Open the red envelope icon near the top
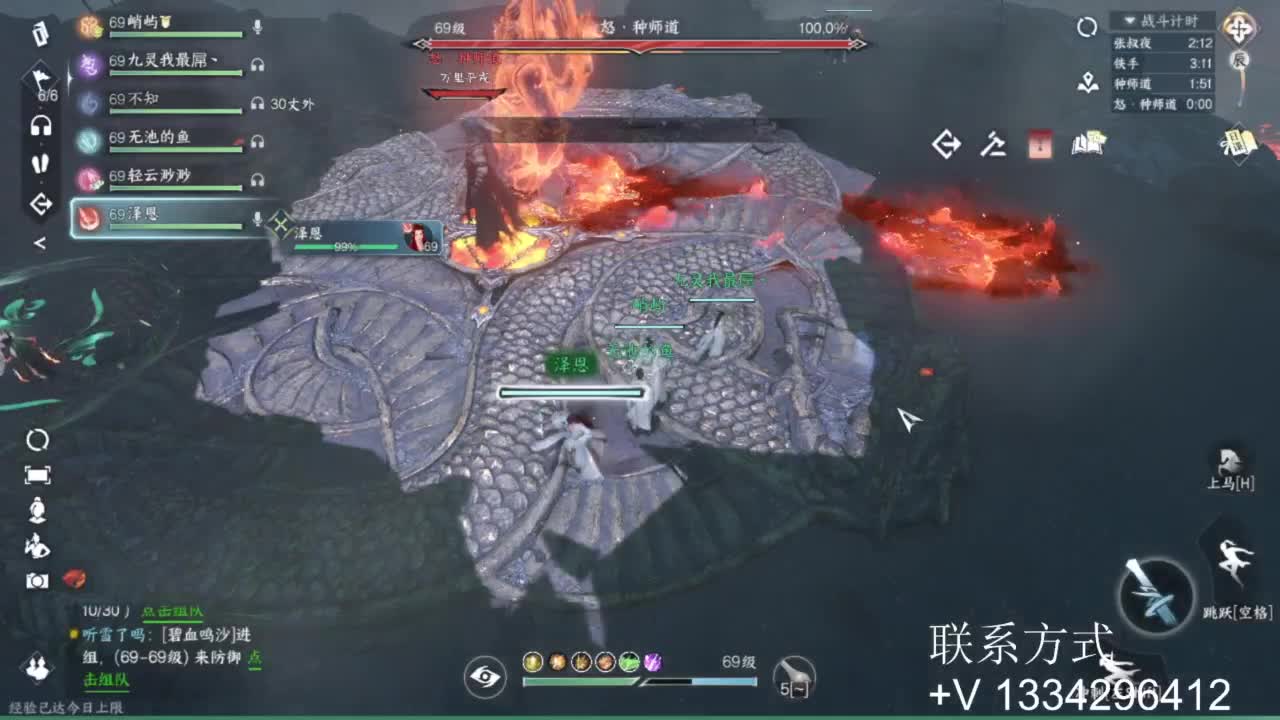This screenshot has height=720, width=1280. (1039, 146)
